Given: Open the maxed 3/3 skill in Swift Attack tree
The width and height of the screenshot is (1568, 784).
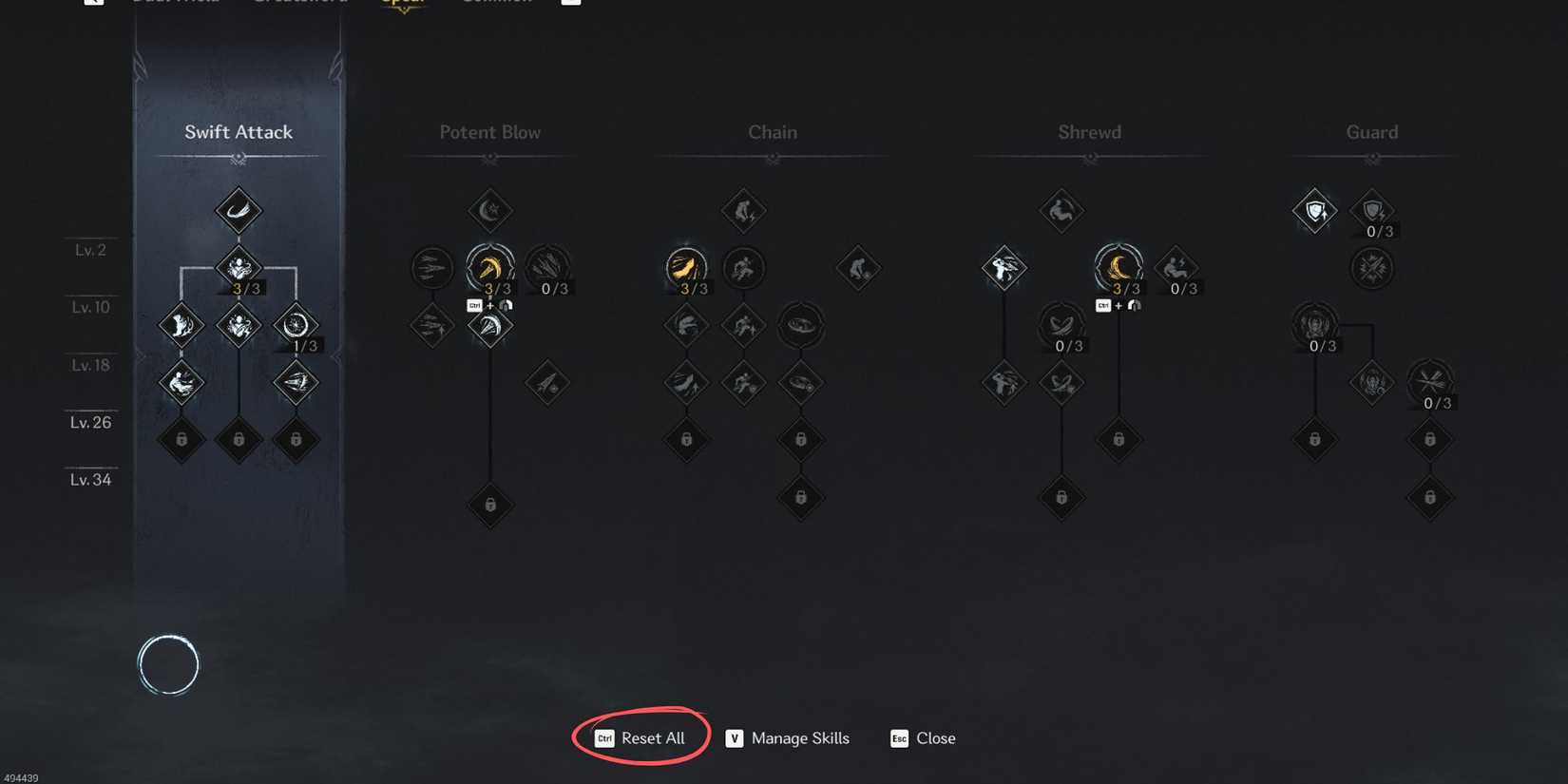Looking at the screenshot, I should 238,267.
